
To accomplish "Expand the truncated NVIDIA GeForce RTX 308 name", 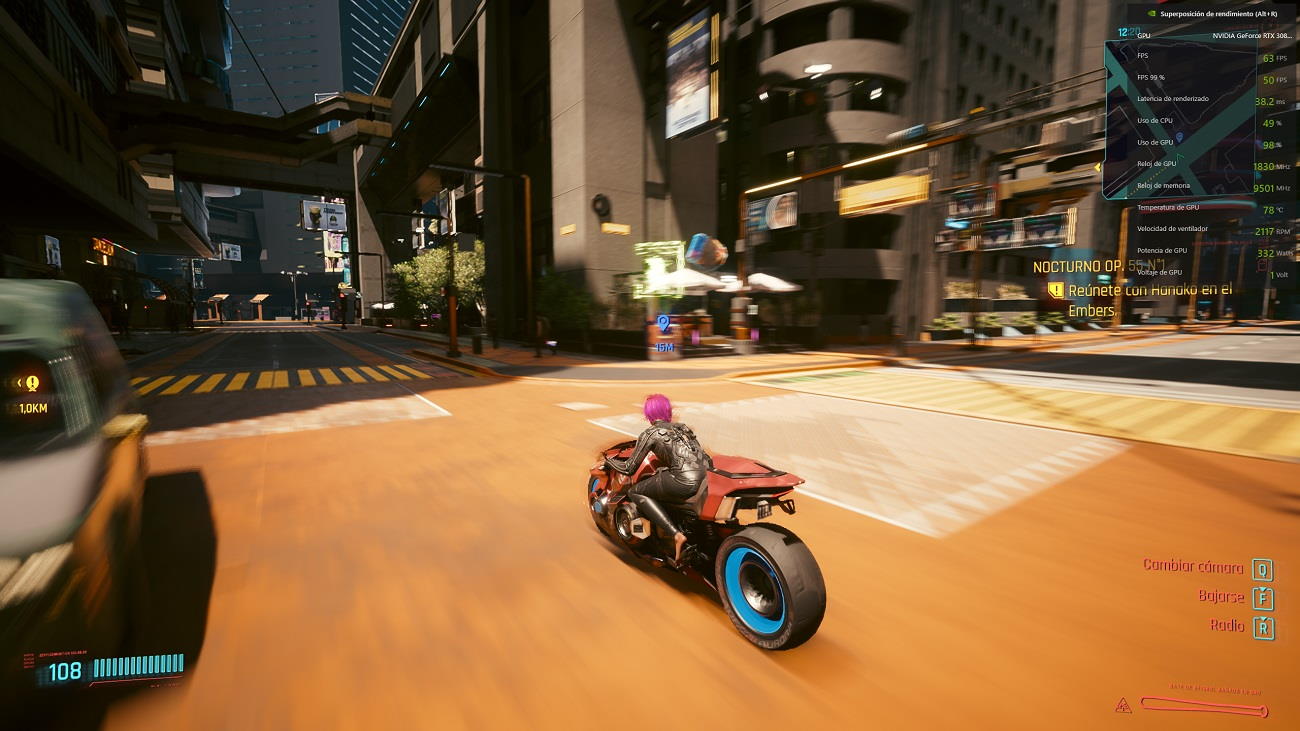I will (1256, 34).
